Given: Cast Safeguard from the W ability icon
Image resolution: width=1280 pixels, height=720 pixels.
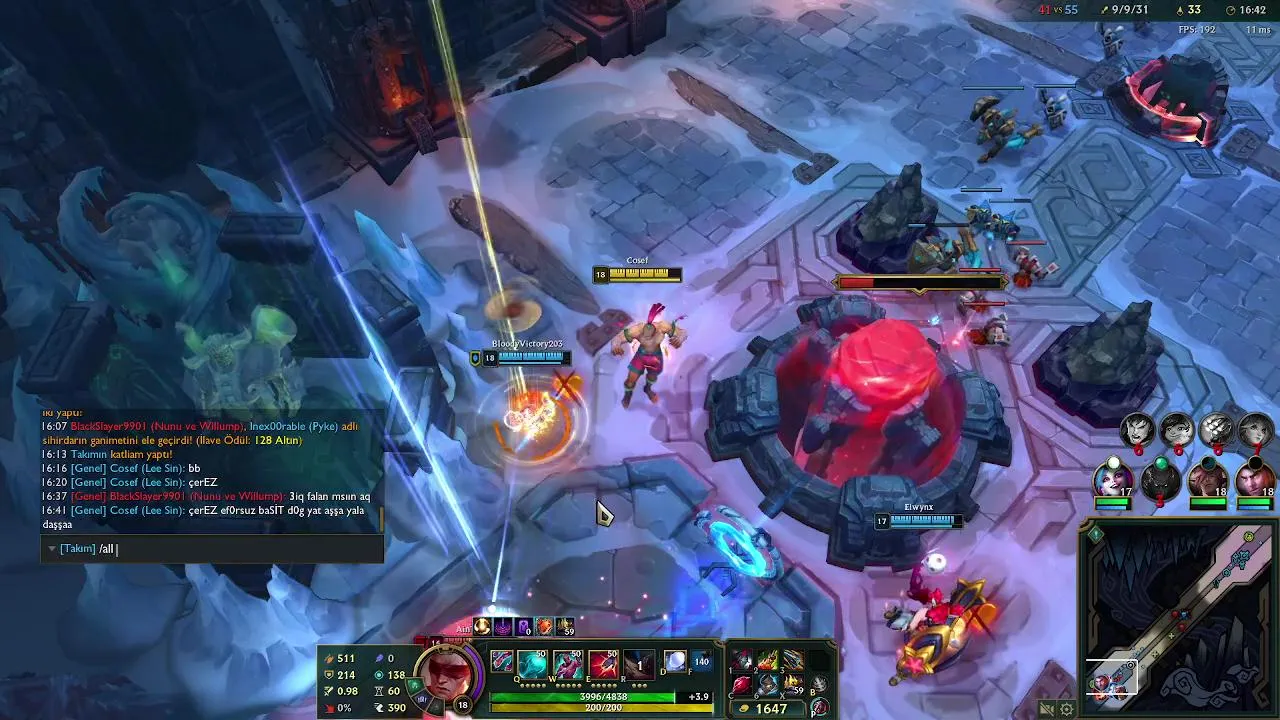Looking at the screenshot, I should (x=568, y=664).
